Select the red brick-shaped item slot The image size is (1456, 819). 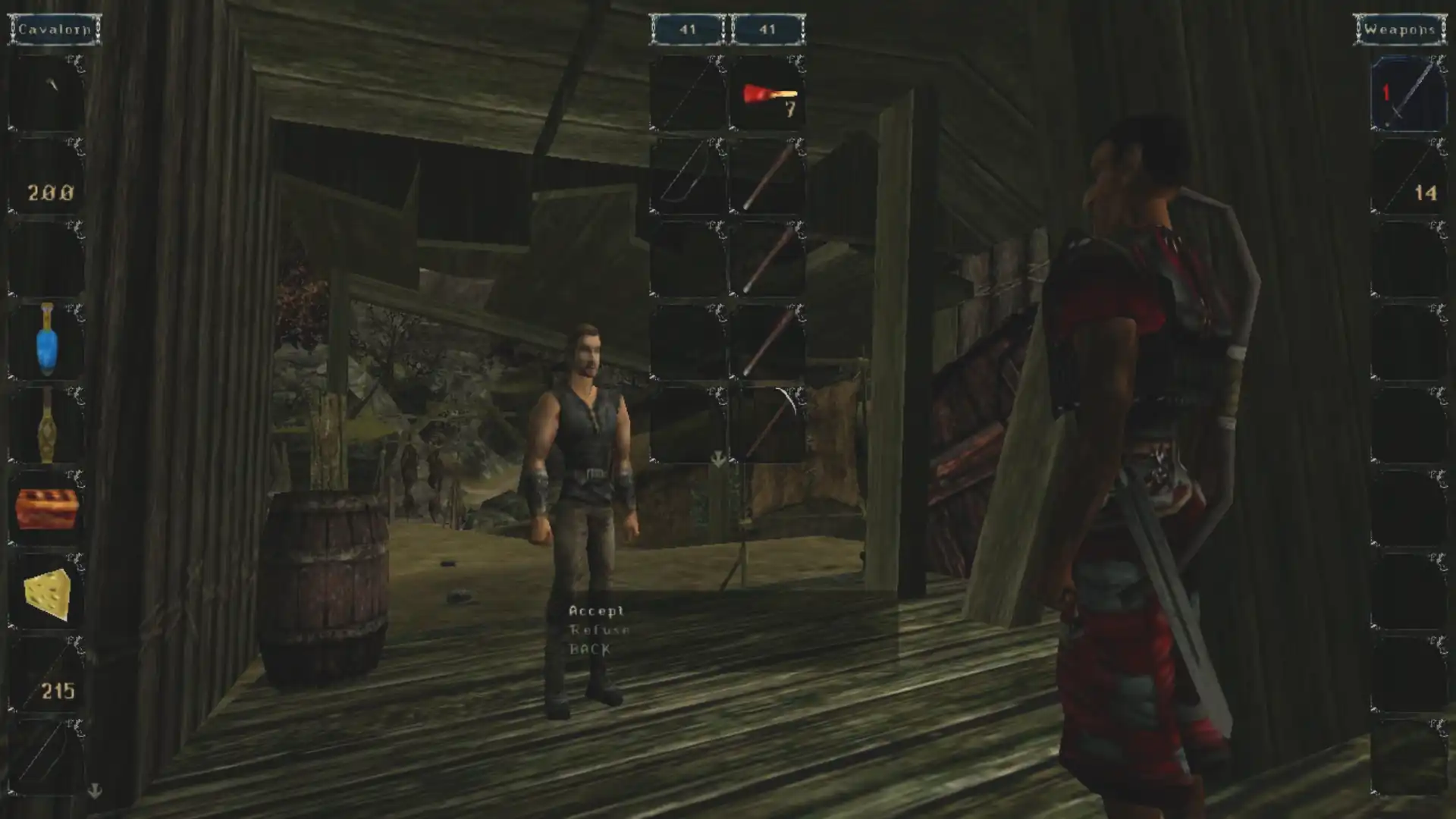tap(47, 508)
